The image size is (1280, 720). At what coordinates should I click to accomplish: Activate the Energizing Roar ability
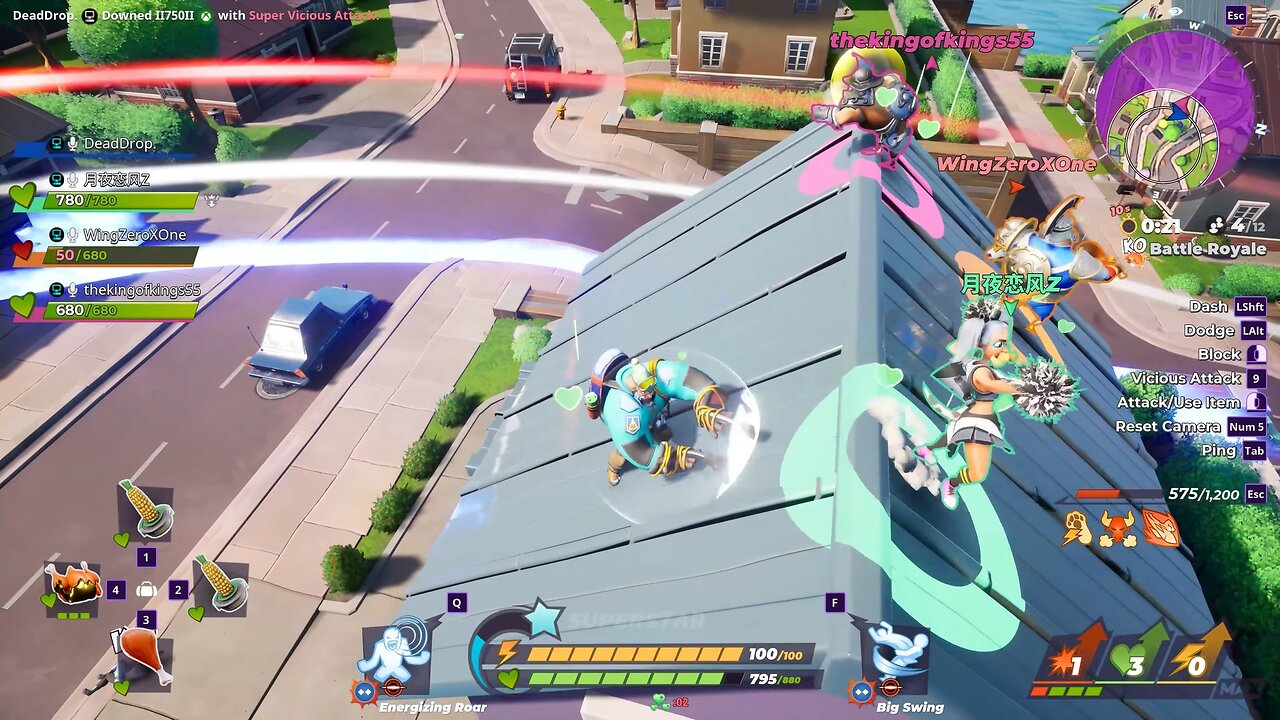[x=394, y=655]
